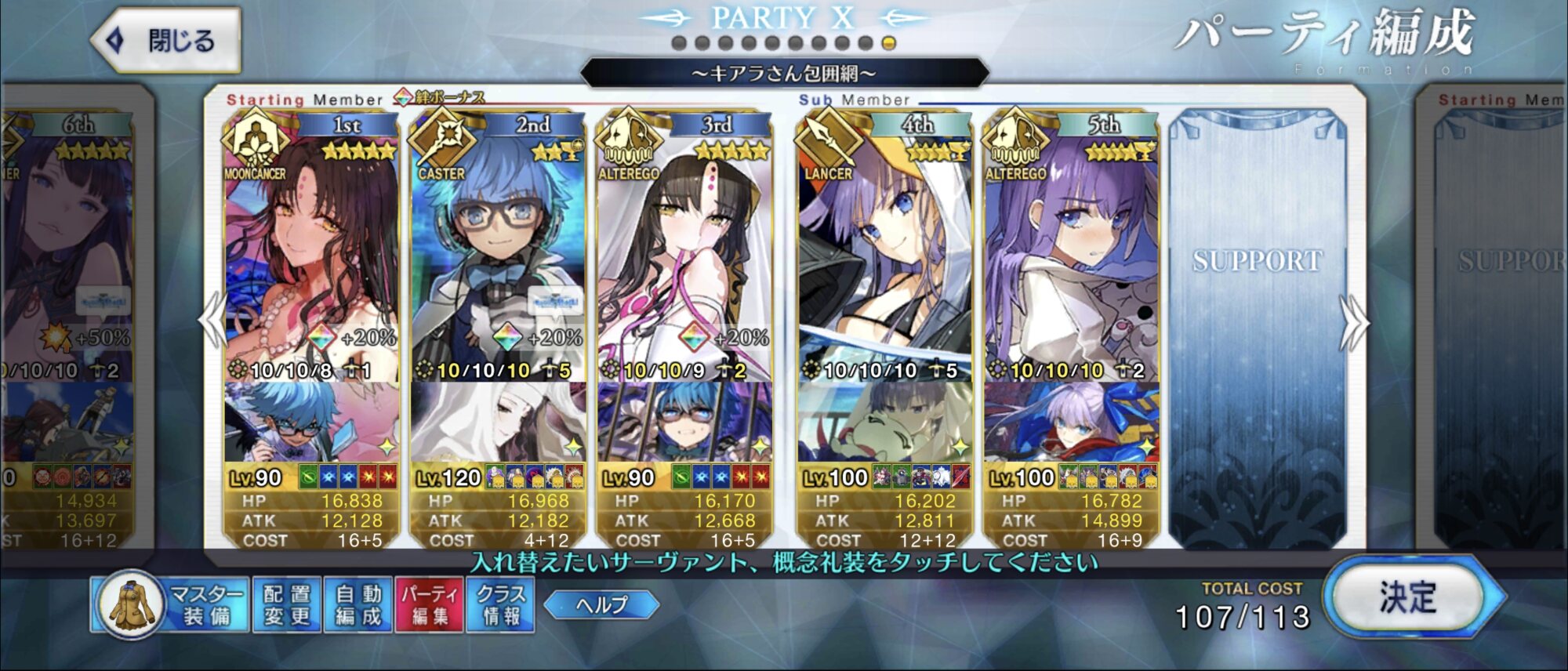Pick the 3rd slot Alterego servant

coord(684,251)
